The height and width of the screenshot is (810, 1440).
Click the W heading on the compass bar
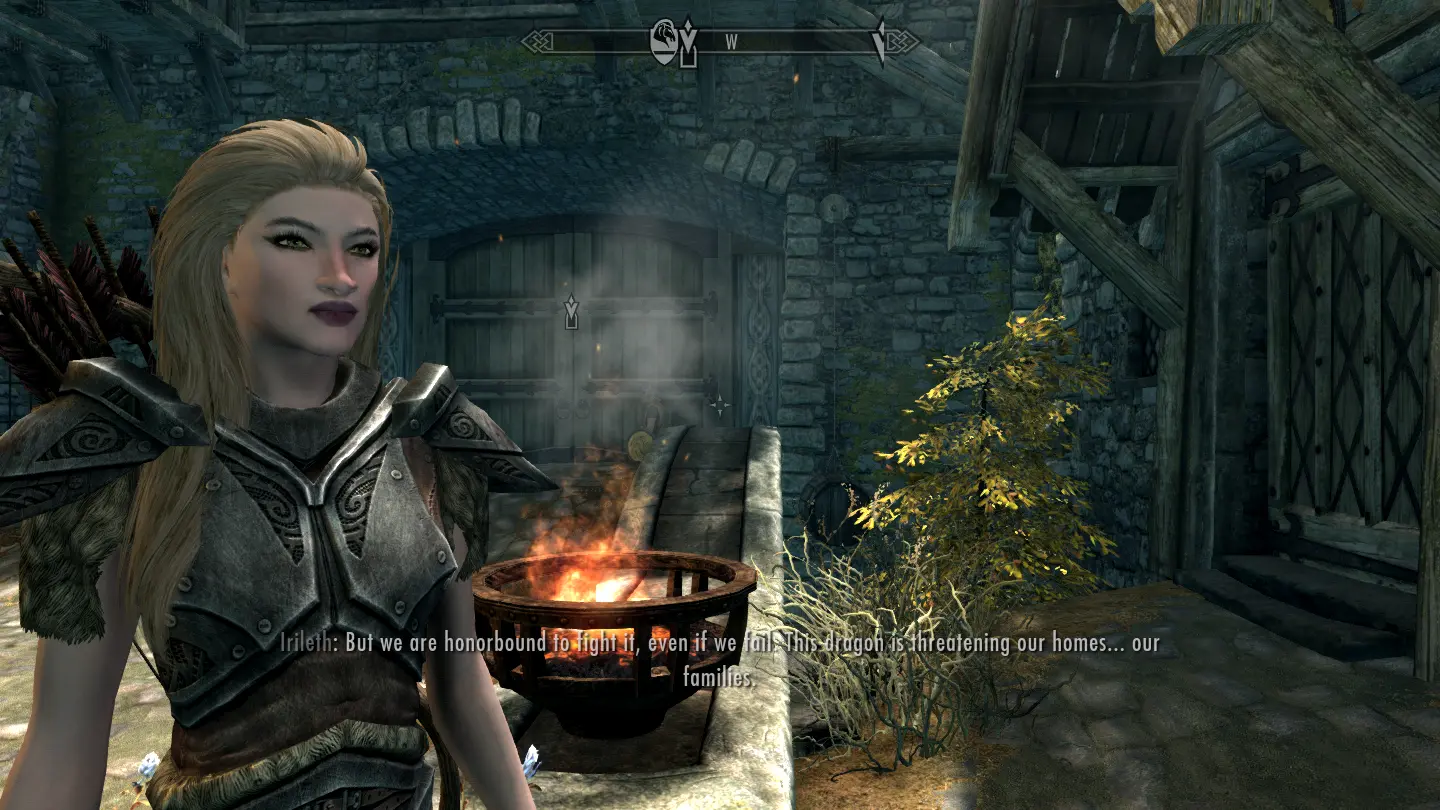click(731, 42)
